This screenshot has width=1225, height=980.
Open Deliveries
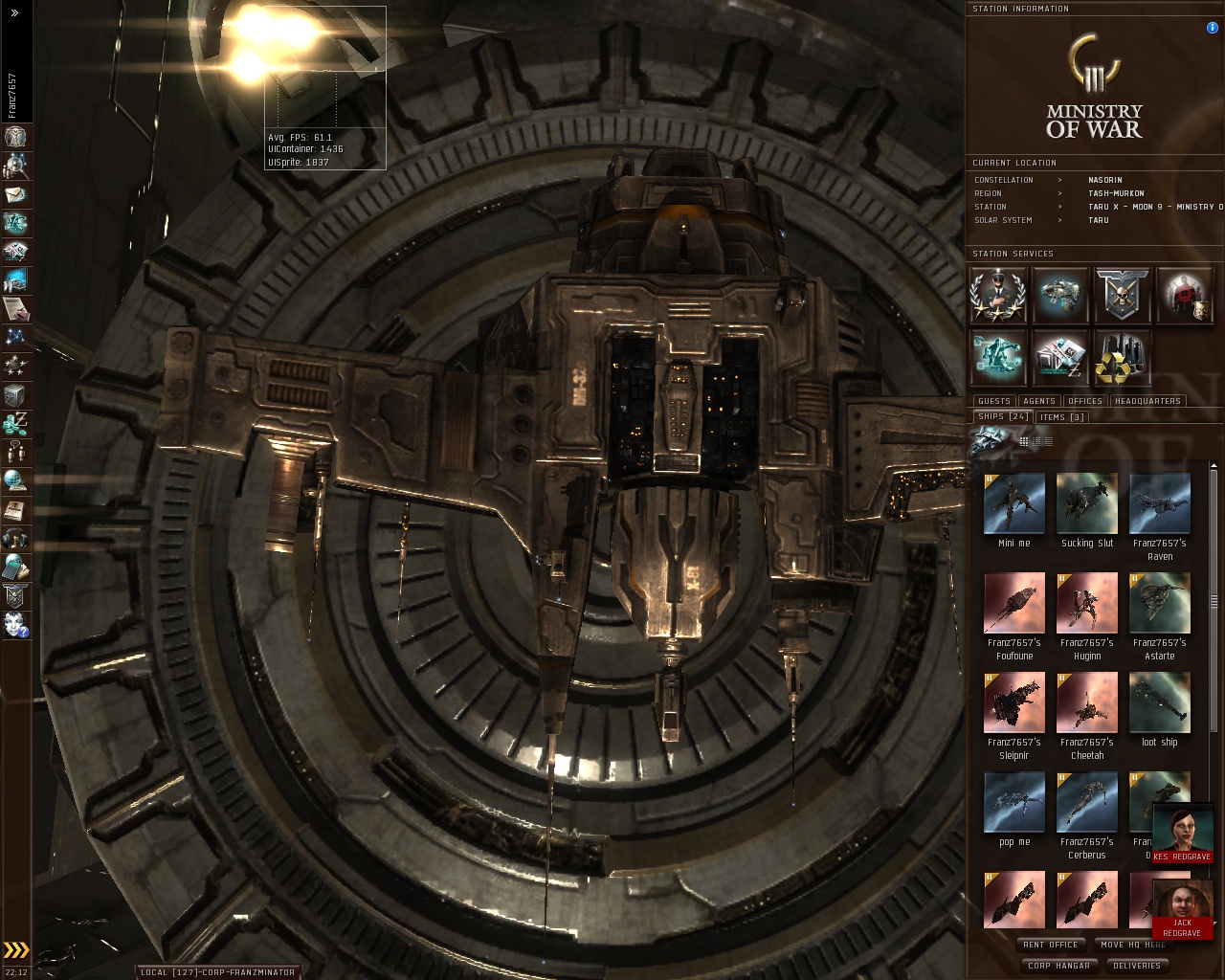click(1137, 966)
